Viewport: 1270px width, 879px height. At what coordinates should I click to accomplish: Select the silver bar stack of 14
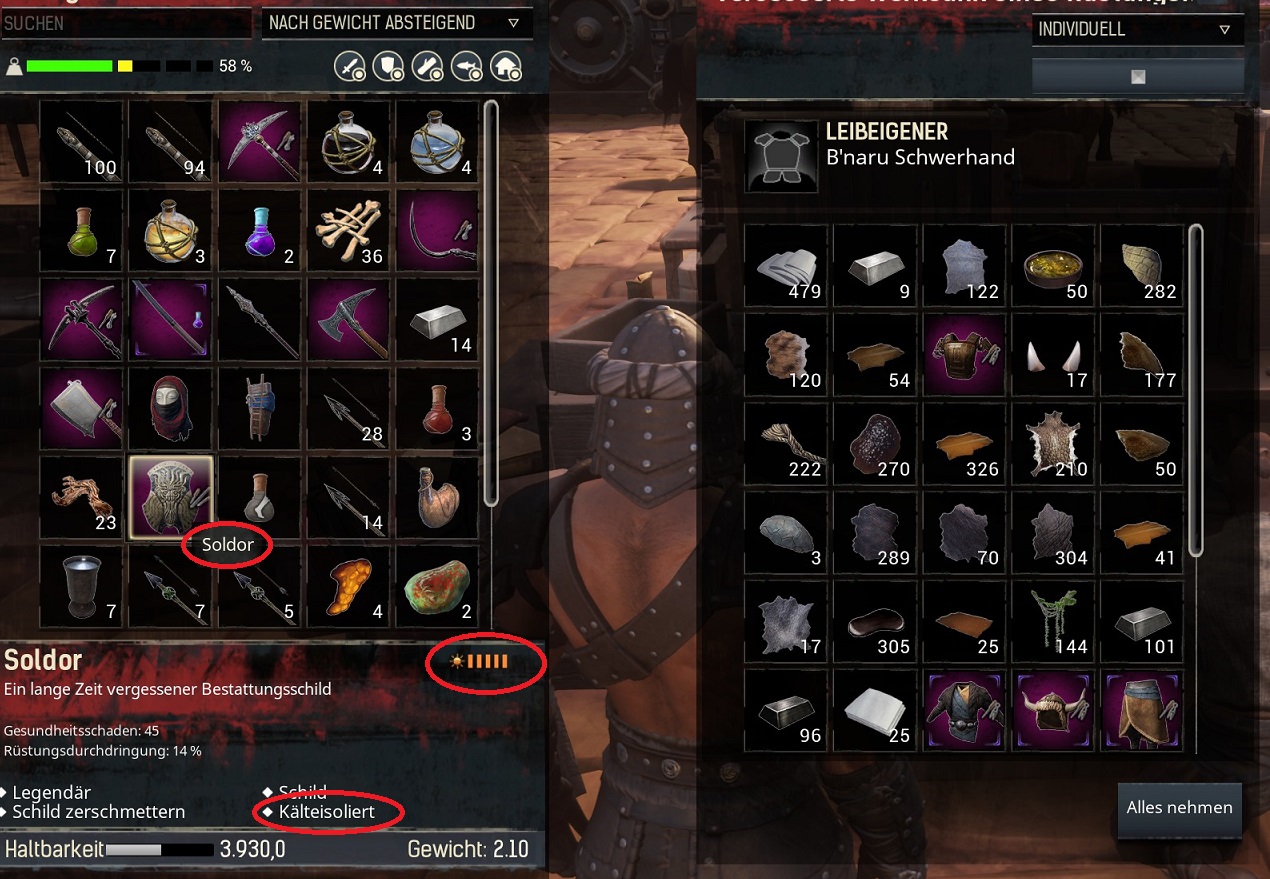point(438,320)
